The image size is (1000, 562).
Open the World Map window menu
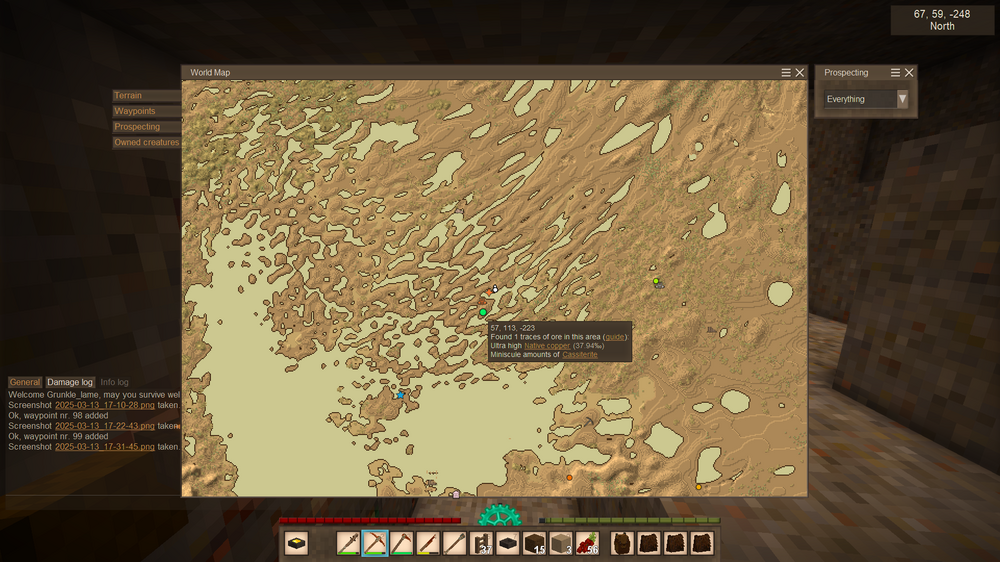coord(786,73)
